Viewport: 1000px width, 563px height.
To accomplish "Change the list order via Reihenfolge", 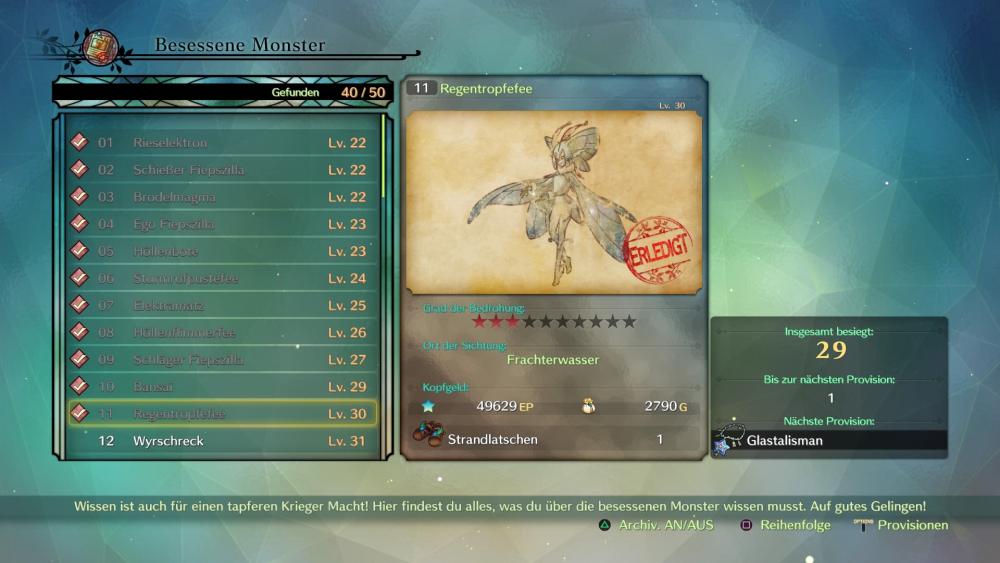I will click(785, 525).
